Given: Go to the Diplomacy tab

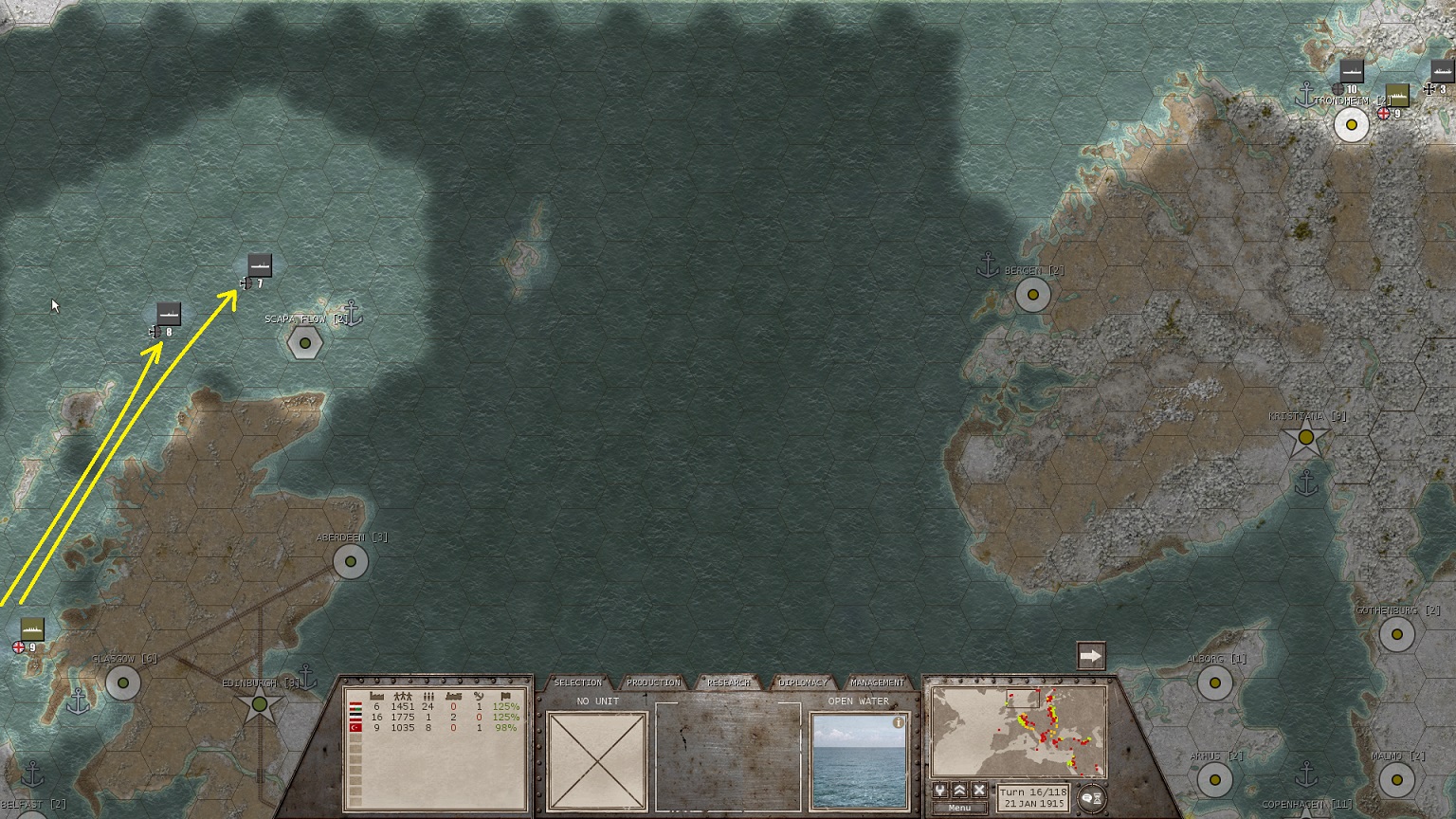Looking at the screenshot, I should [803, 682].
